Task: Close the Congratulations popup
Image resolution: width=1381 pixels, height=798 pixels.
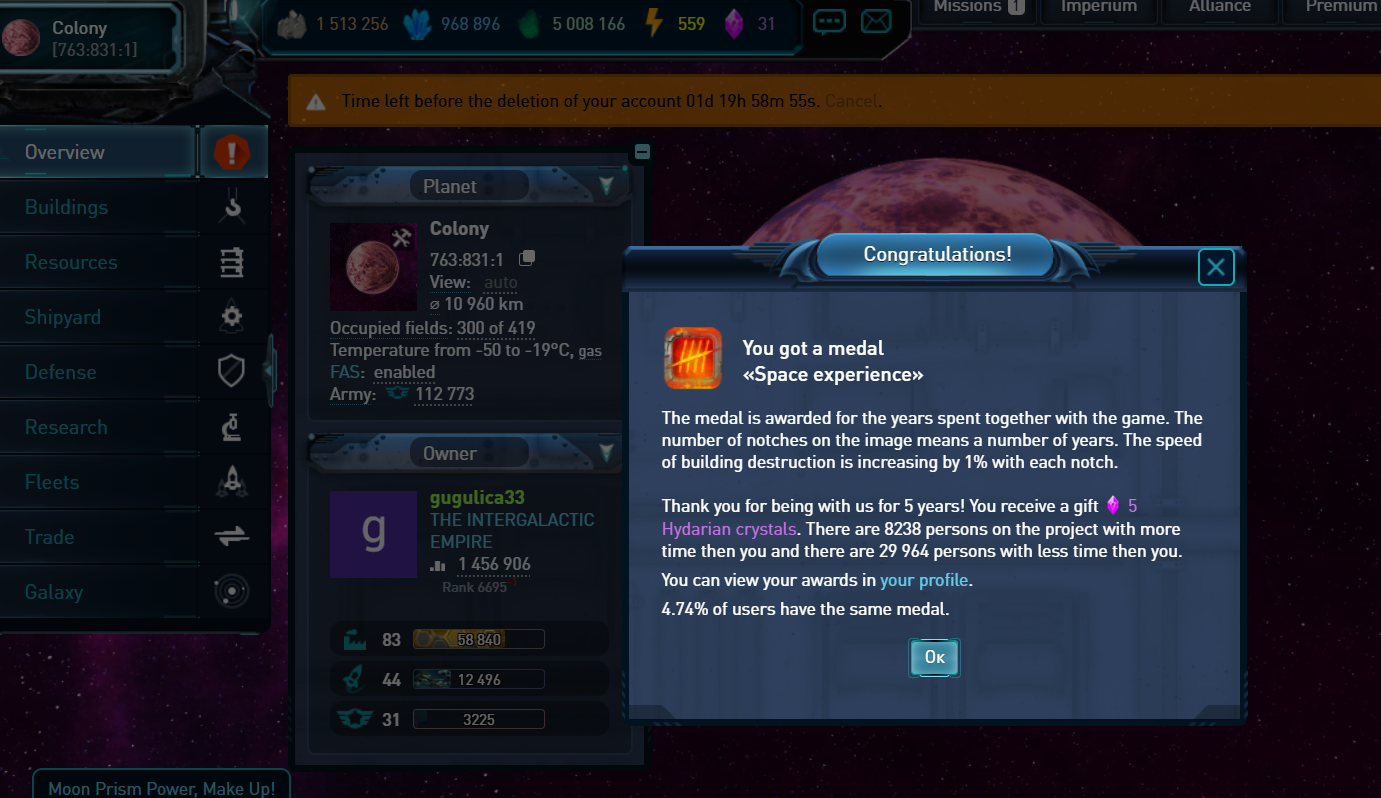Action: 1216,267
